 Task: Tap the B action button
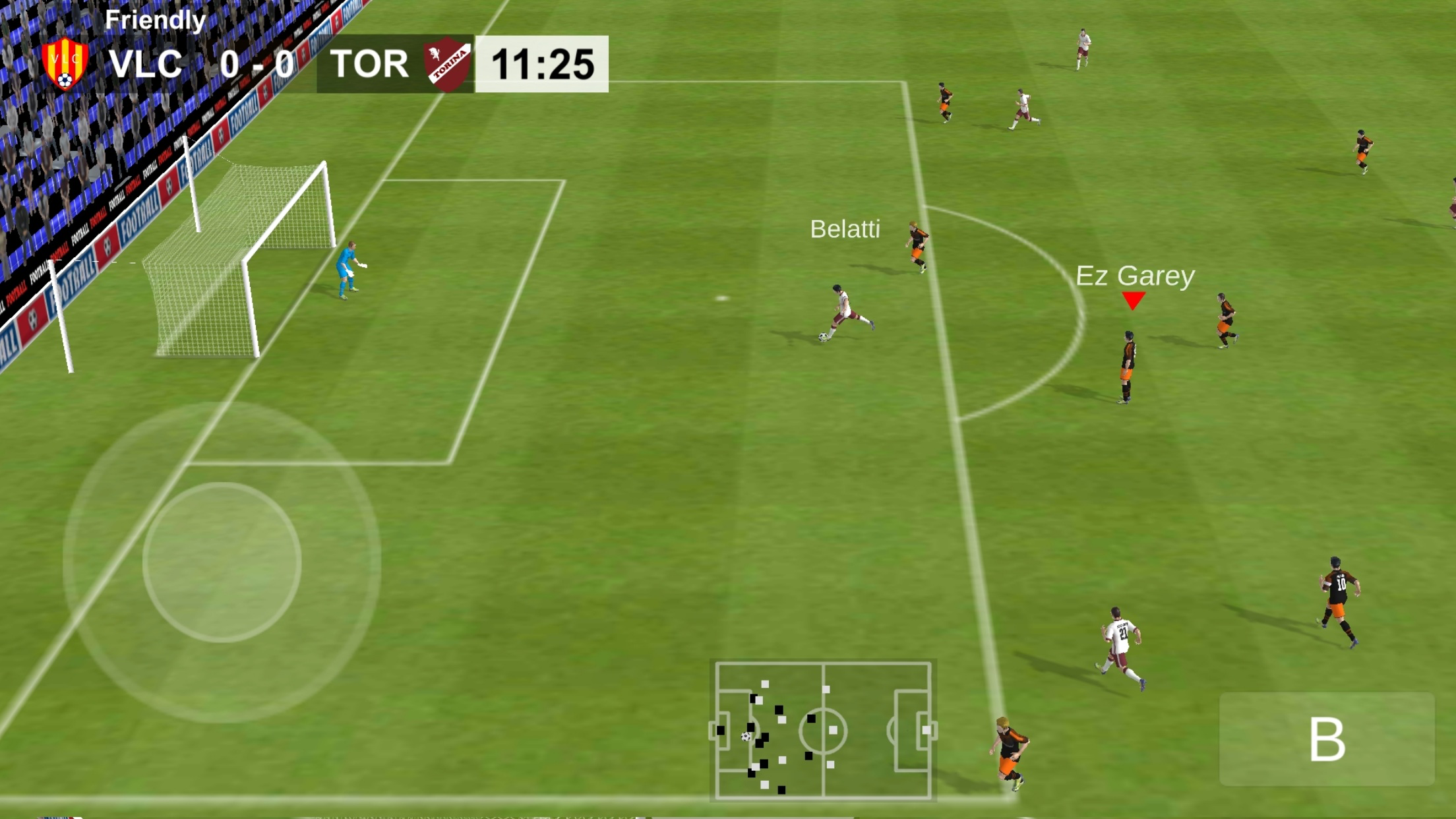point(1326,739)
